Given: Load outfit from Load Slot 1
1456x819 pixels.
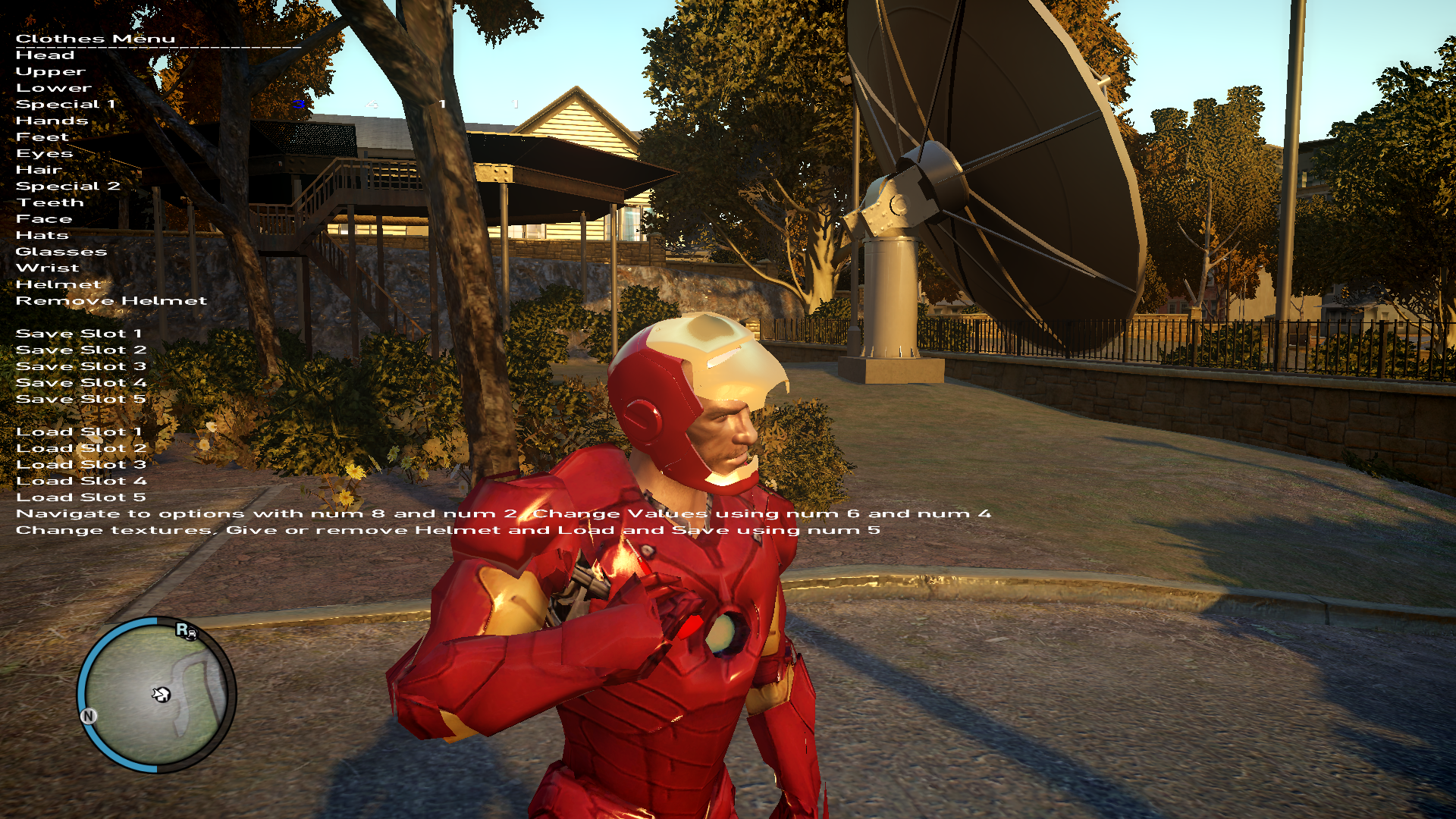Looking at the screenshot, I should point(79,432).
